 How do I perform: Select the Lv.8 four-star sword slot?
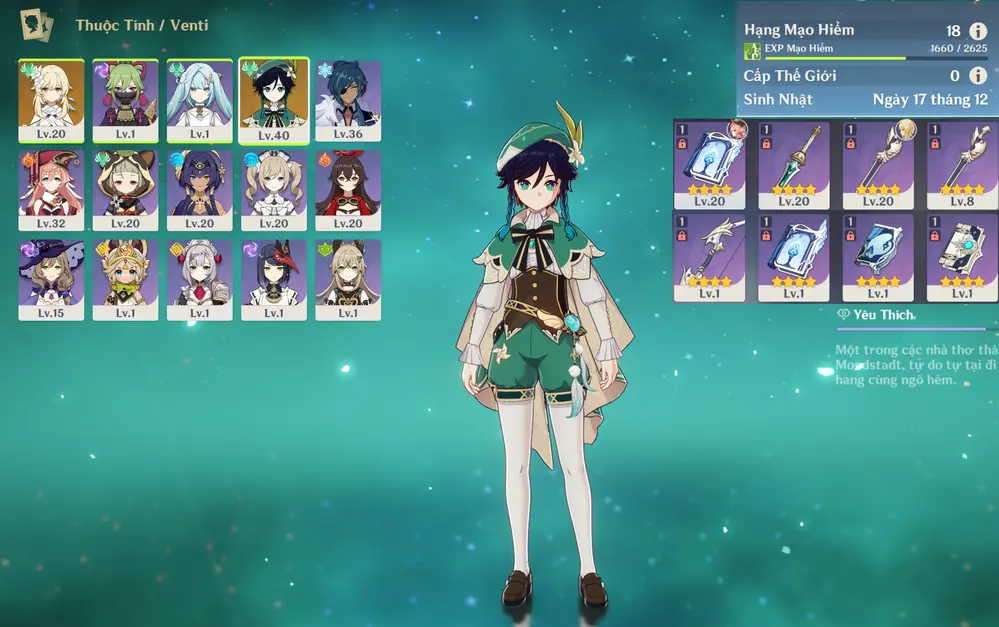pos(962,158)
